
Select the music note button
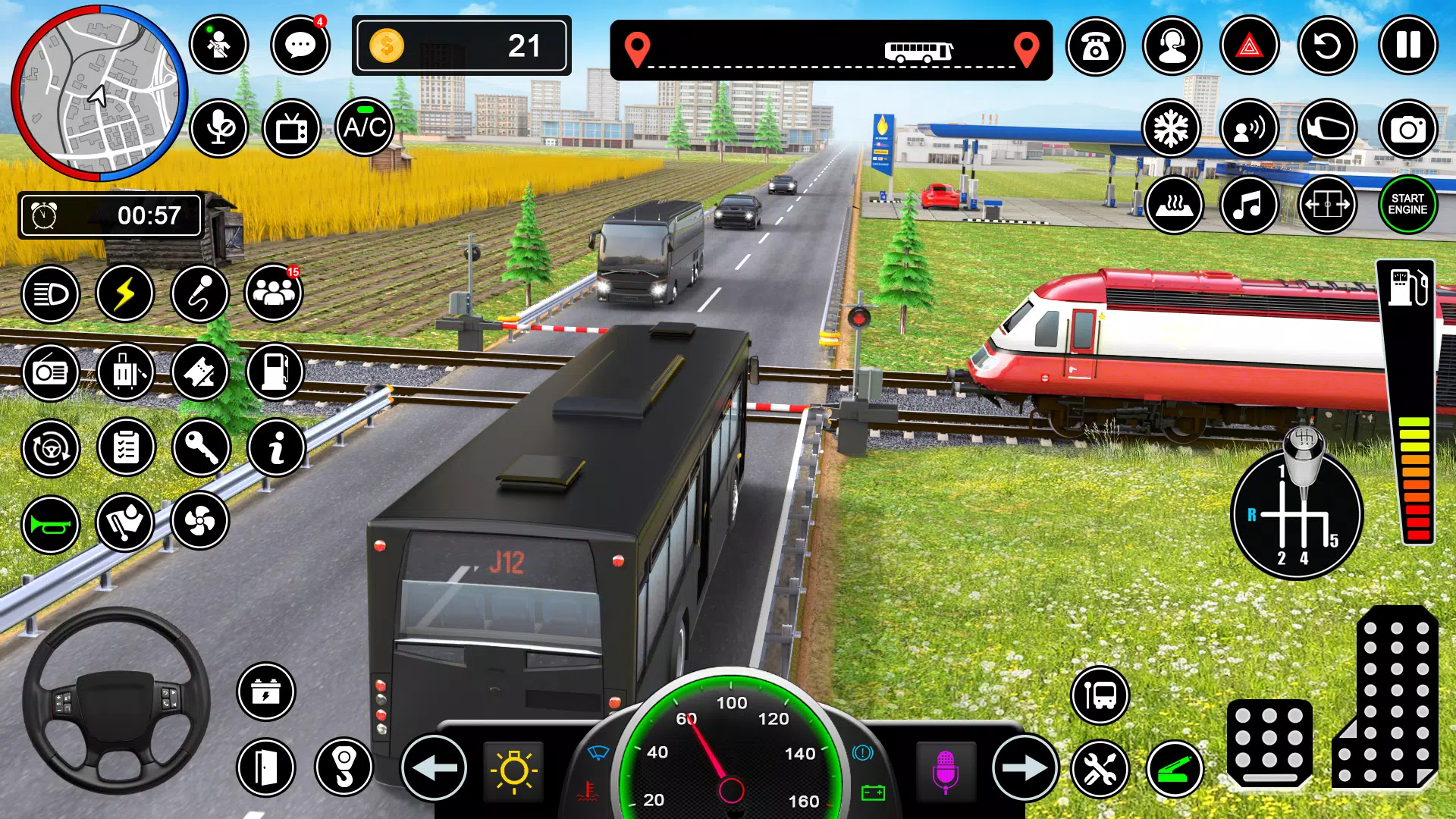(1249, 206)
